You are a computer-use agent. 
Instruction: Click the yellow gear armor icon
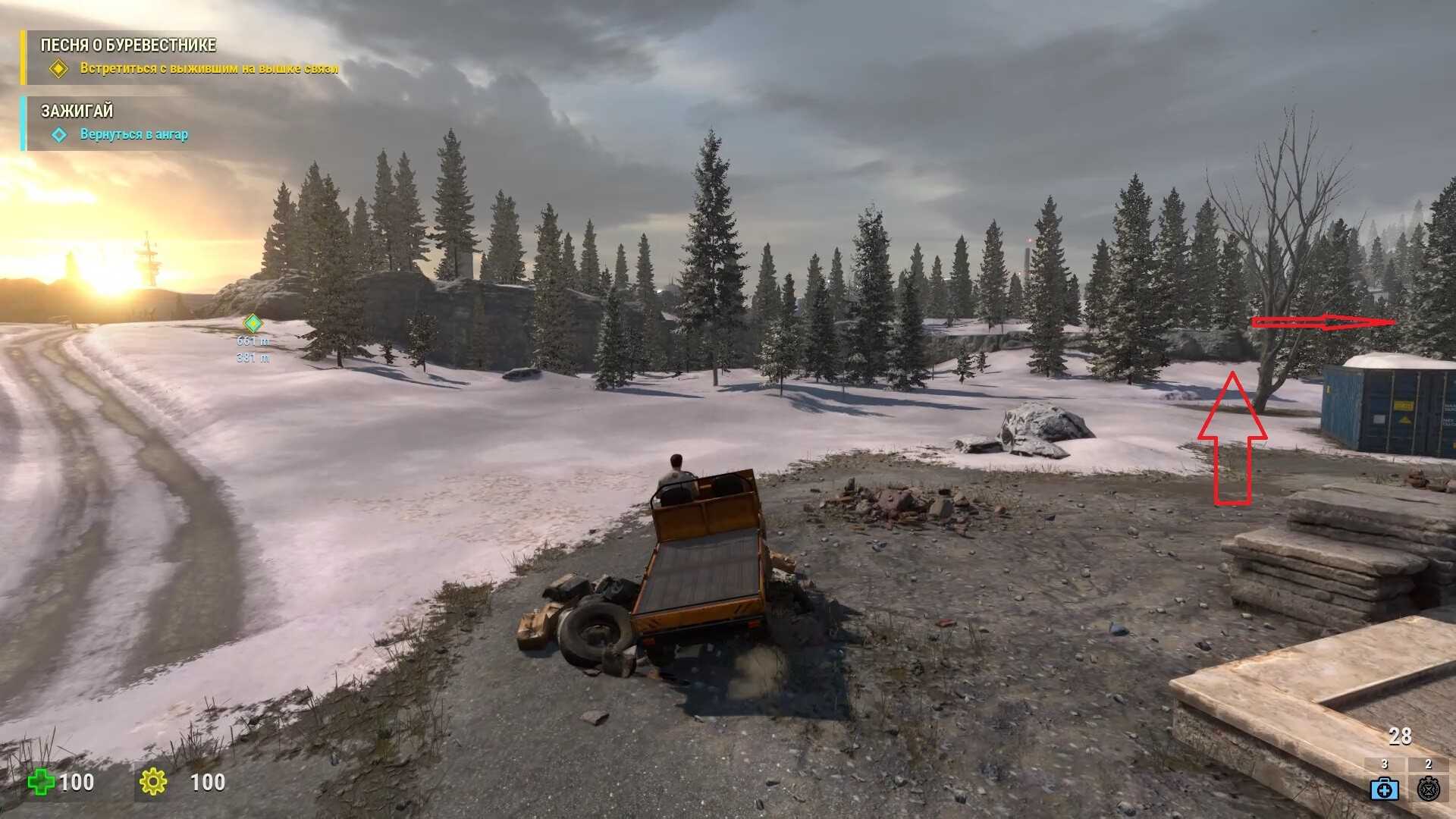[153, 782]
